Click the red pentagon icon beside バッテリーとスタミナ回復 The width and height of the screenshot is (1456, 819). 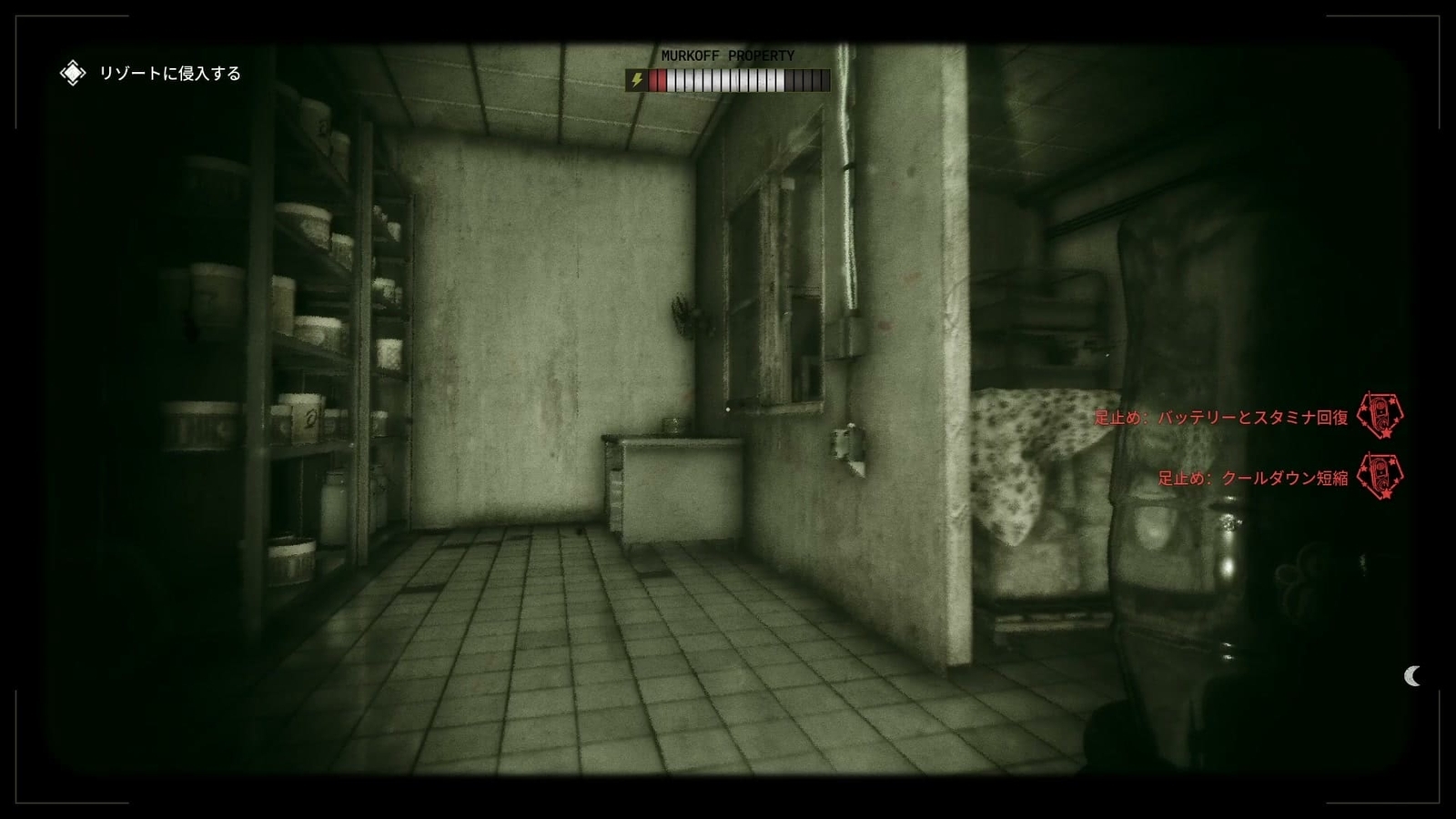pos(1380,415)
